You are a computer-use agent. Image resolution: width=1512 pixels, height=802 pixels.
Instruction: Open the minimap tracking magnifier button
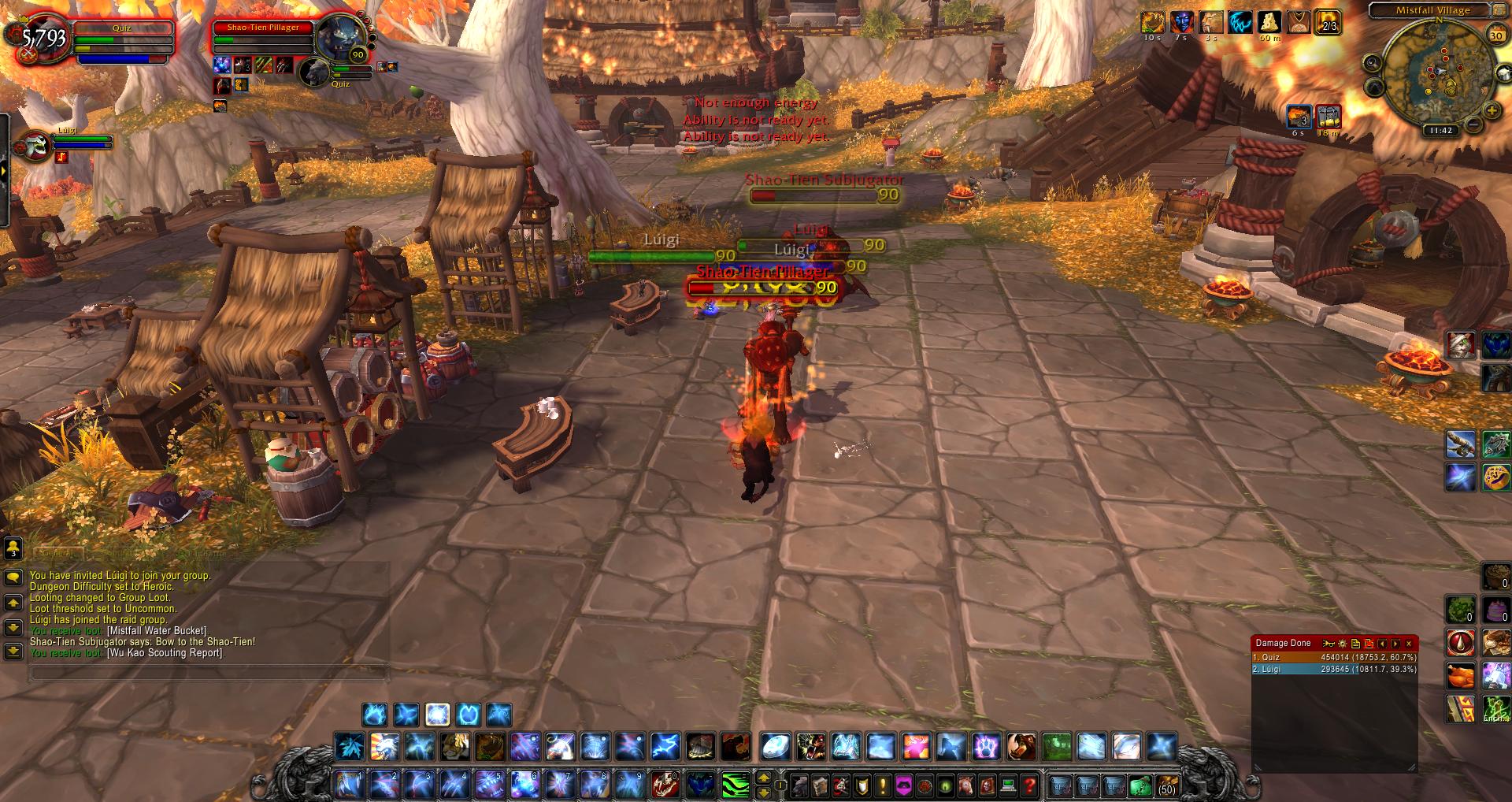[1373, 63]
